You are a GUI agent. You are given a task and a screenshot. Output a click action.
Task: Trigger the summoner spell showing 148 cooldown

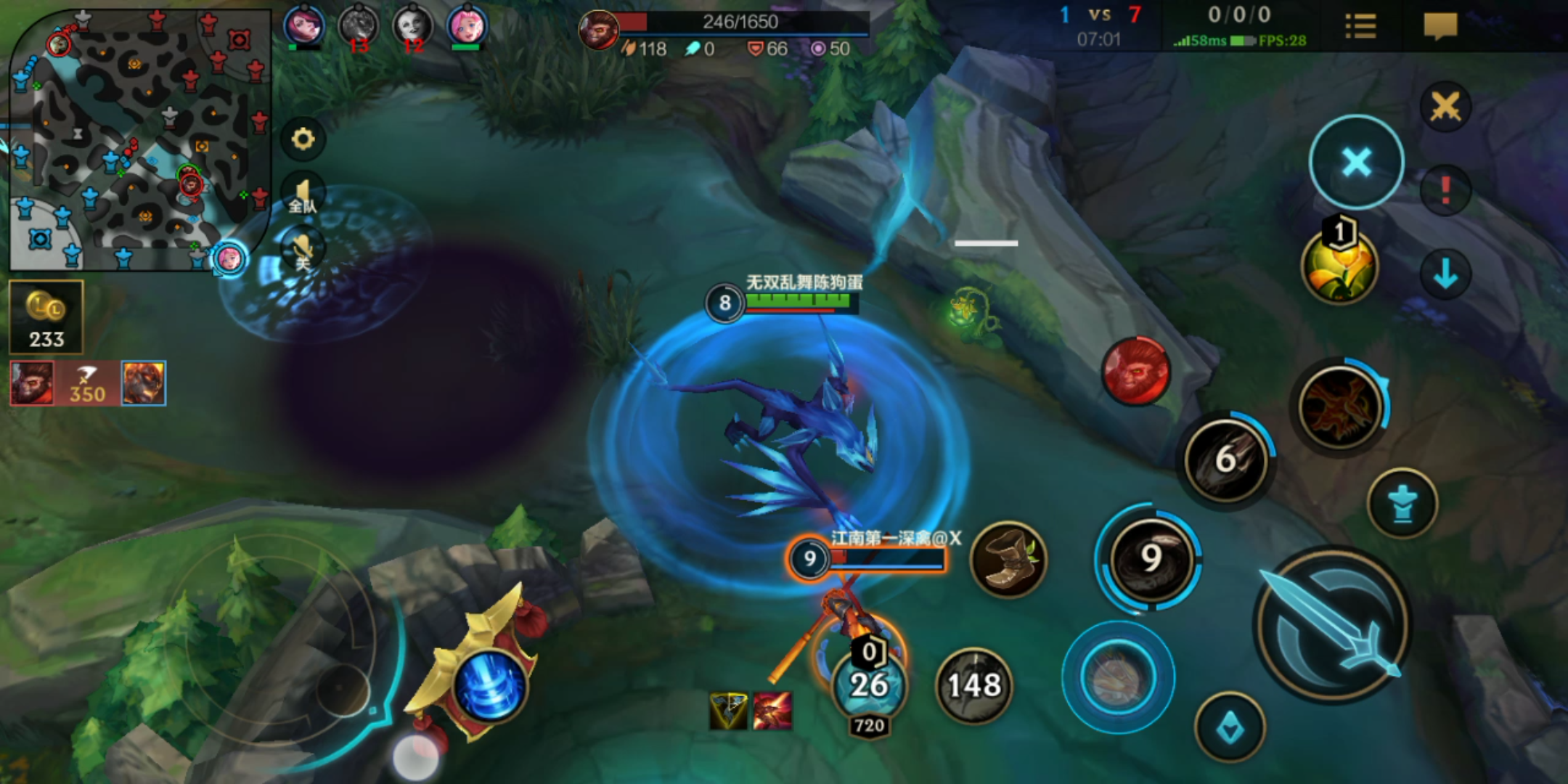pos(974,685)
